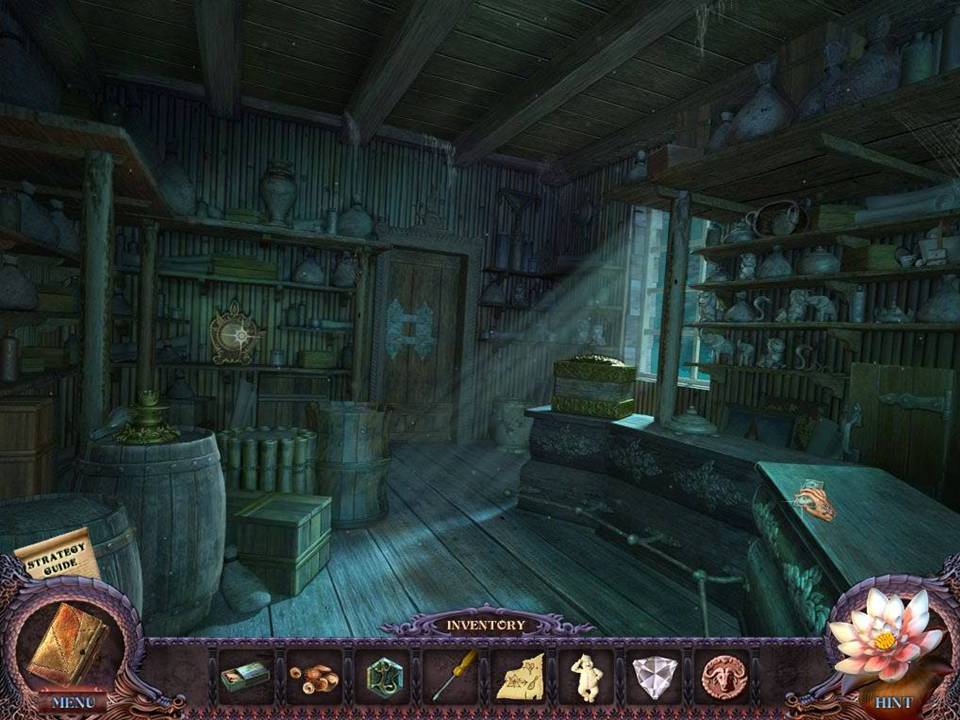Select the green hexagonal emblem item
The image size is (960, 720).
point(382,676)
